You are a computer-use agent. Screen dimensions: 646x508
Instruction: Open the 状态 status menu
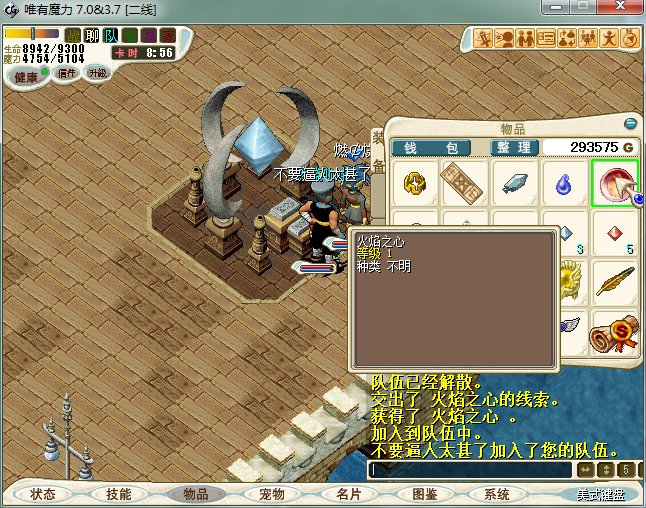point(43,494)
